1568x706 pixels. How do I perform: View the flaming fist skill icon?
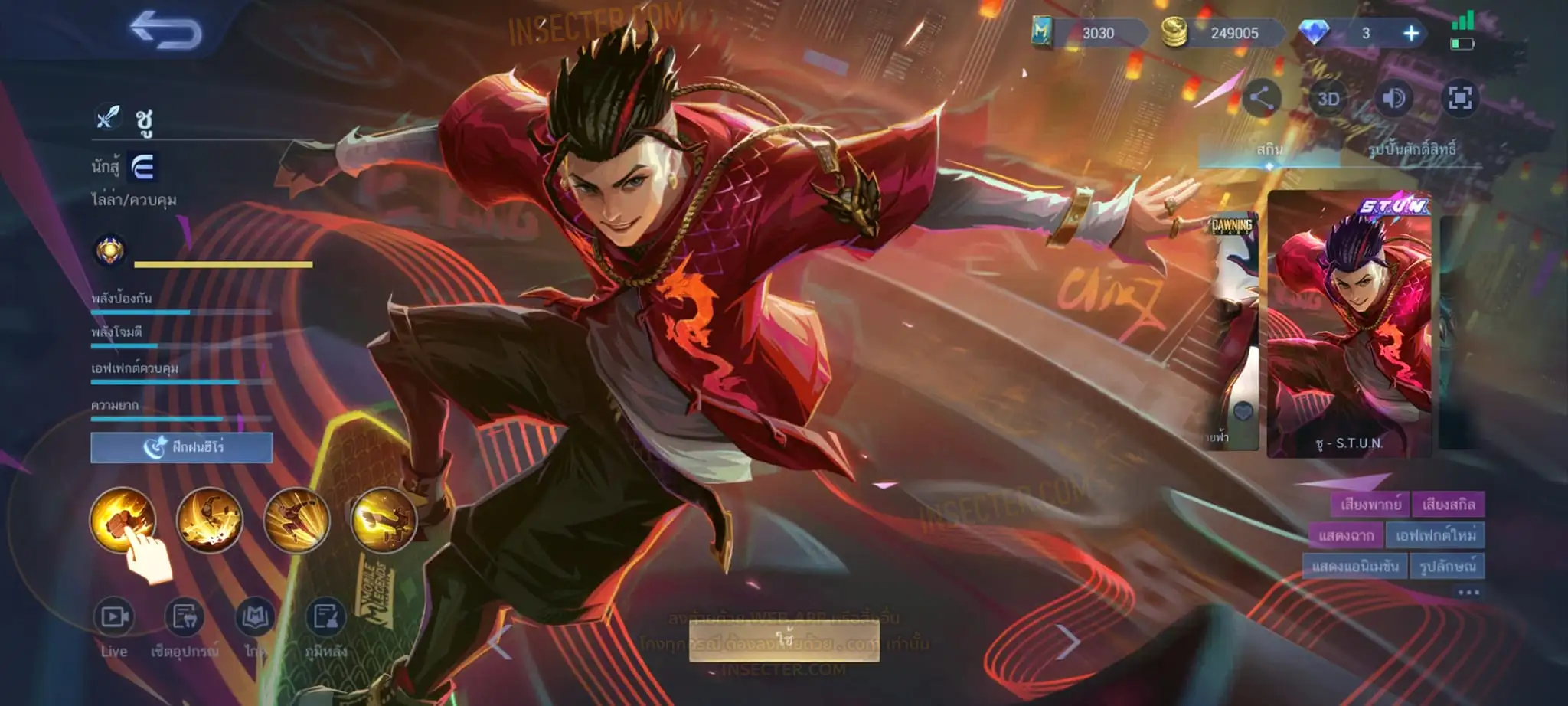point(122,520)
